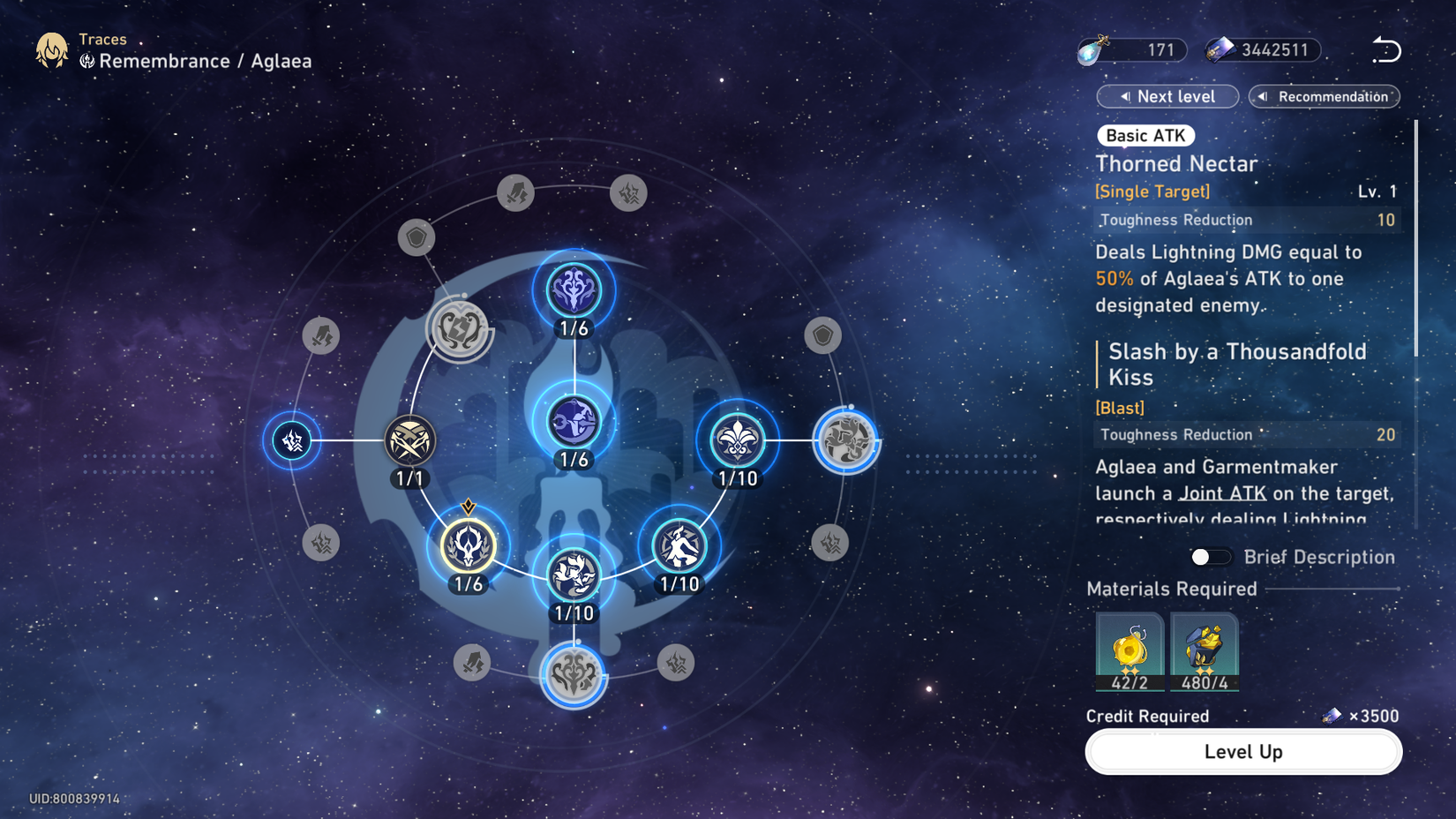Open the Next level view
Screen dimensions: 1456x819
click(x=1167, y=96)
